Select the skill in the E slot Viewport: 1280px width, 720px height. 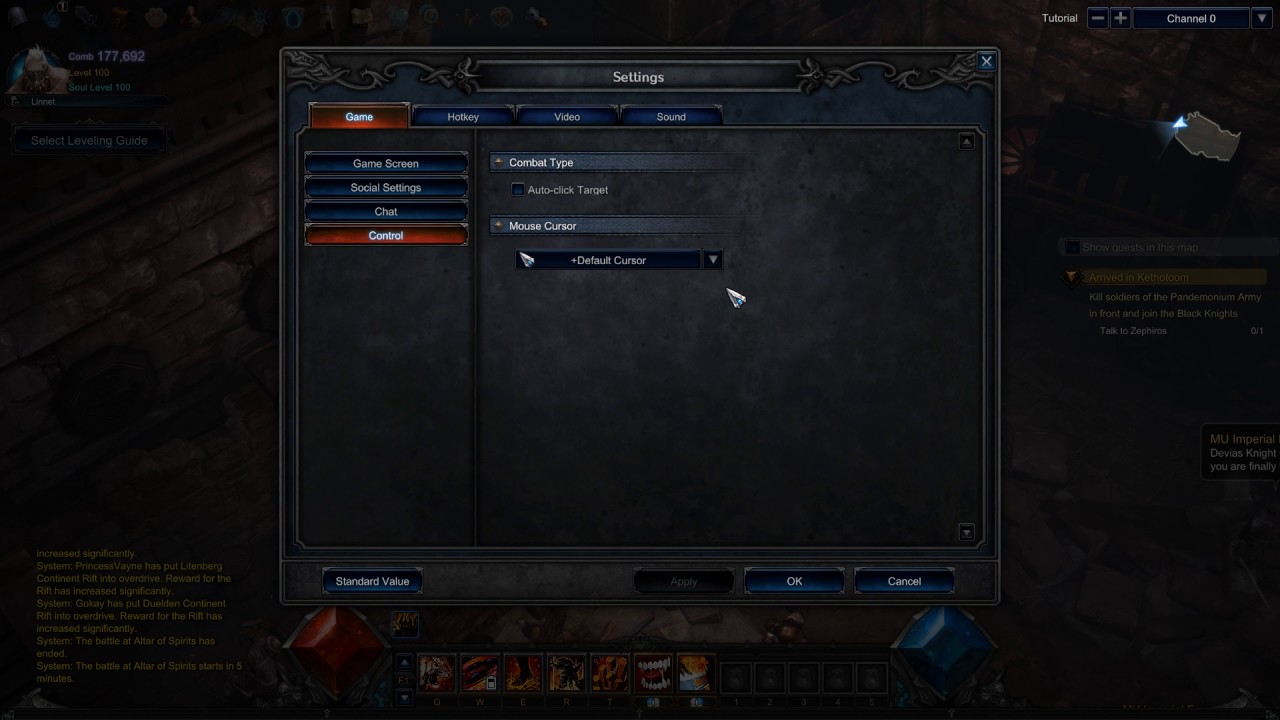(523, 672)
